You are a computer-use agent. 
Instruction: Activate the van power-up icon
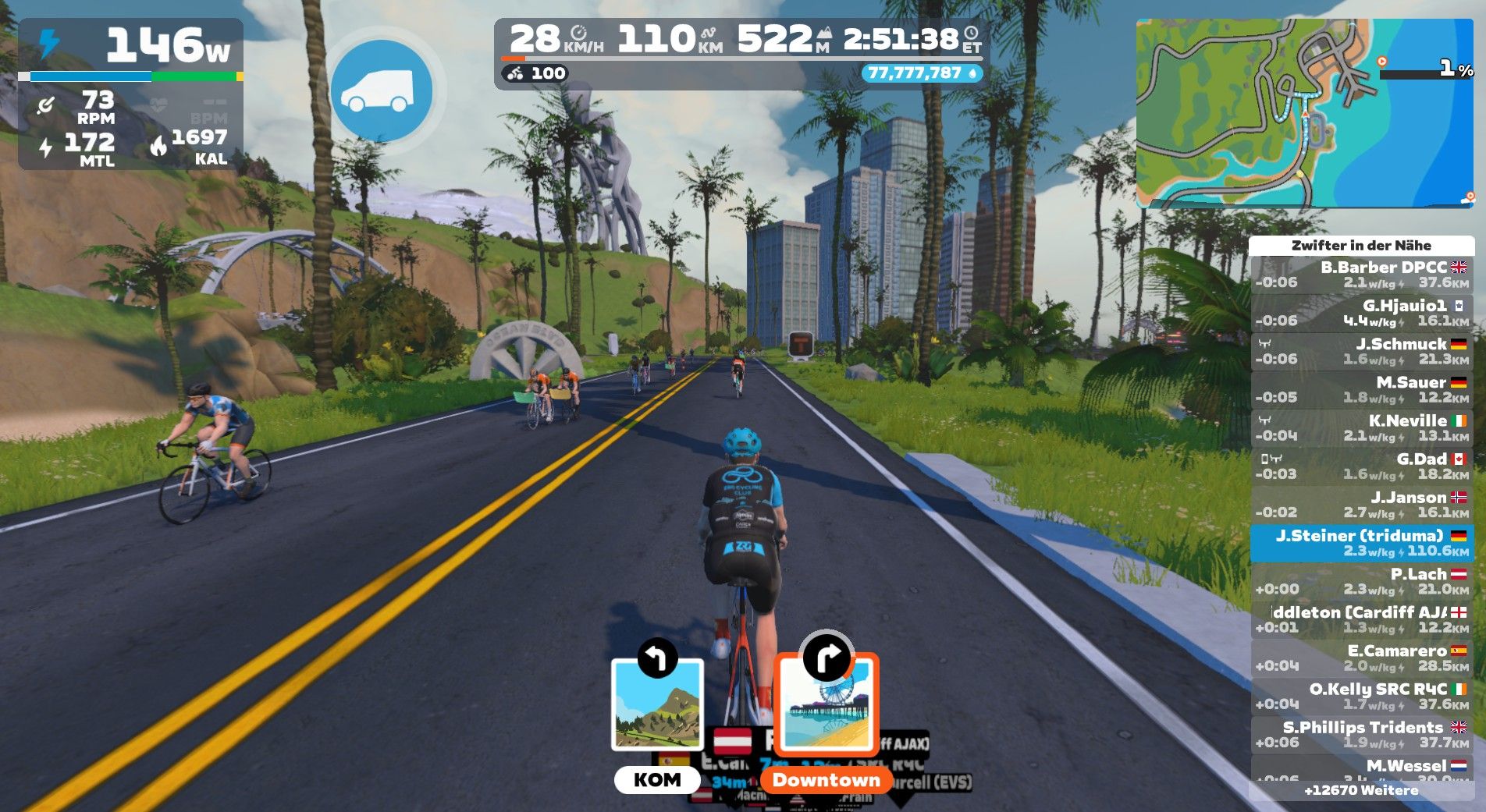(x=381, y=91)
